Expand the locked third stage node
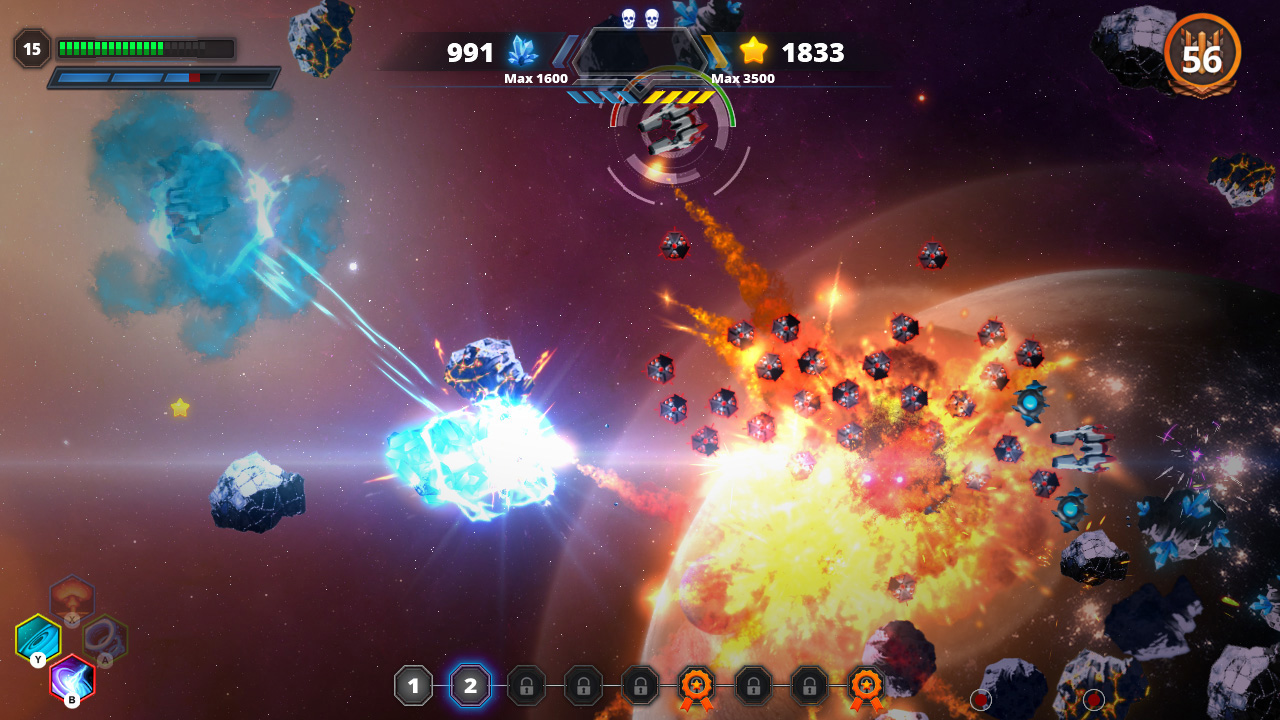The height and width of the screenshot is (720, 1280). [527, 686]
